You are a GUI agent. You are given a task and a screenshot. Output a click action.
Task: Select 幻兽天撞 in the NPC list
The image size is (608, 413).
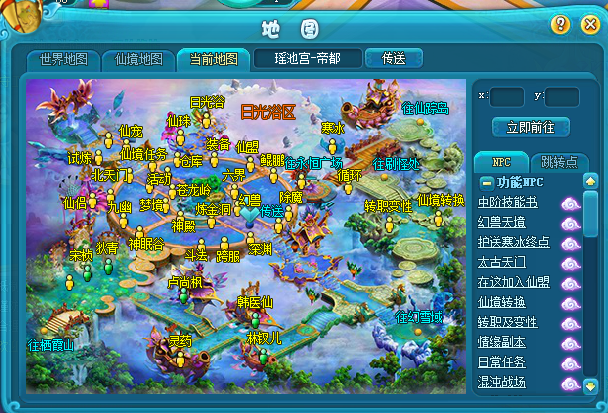click(508, 222)
